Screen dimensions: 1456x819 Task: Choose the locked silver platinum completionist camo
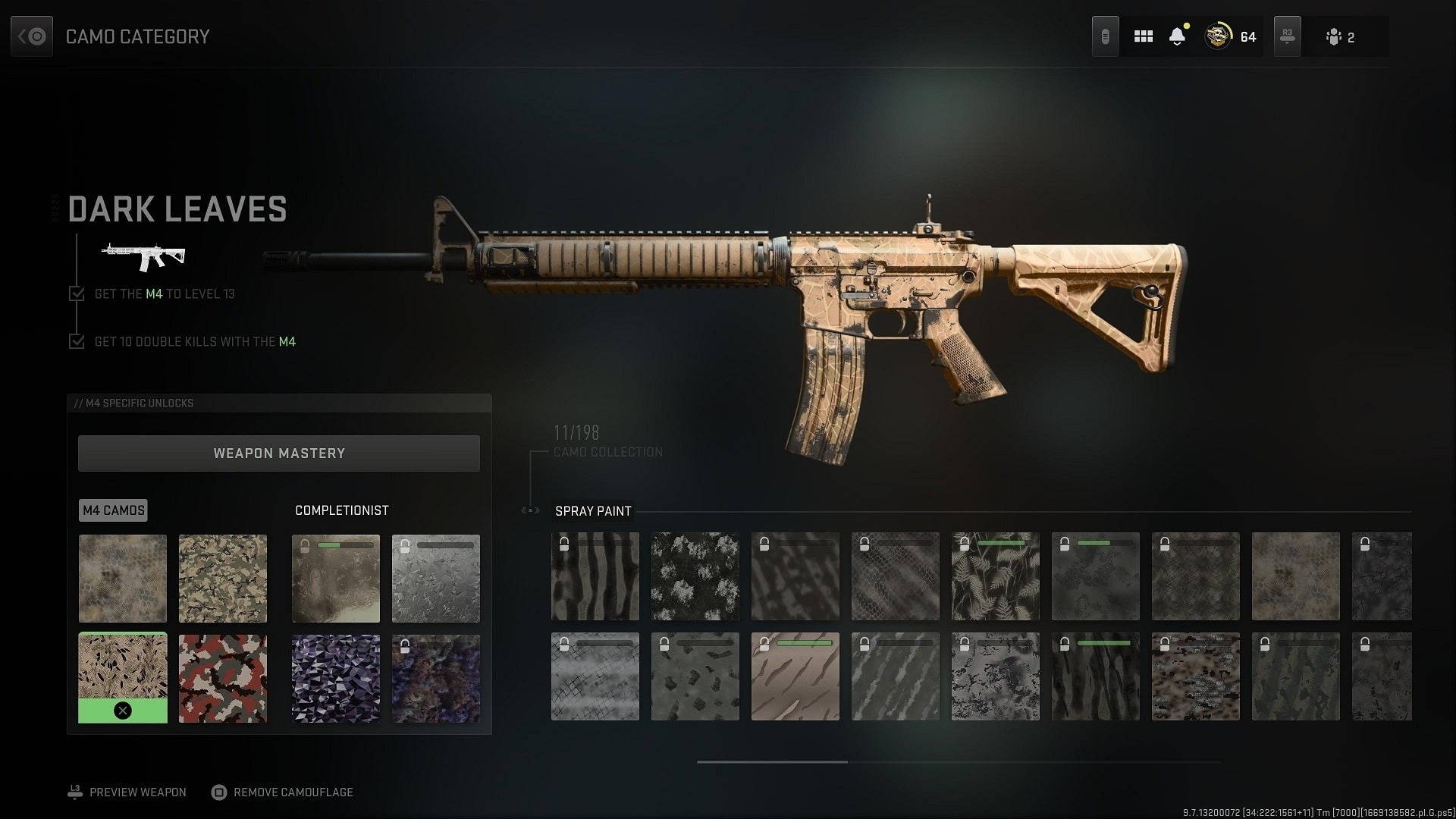[436, 578]
